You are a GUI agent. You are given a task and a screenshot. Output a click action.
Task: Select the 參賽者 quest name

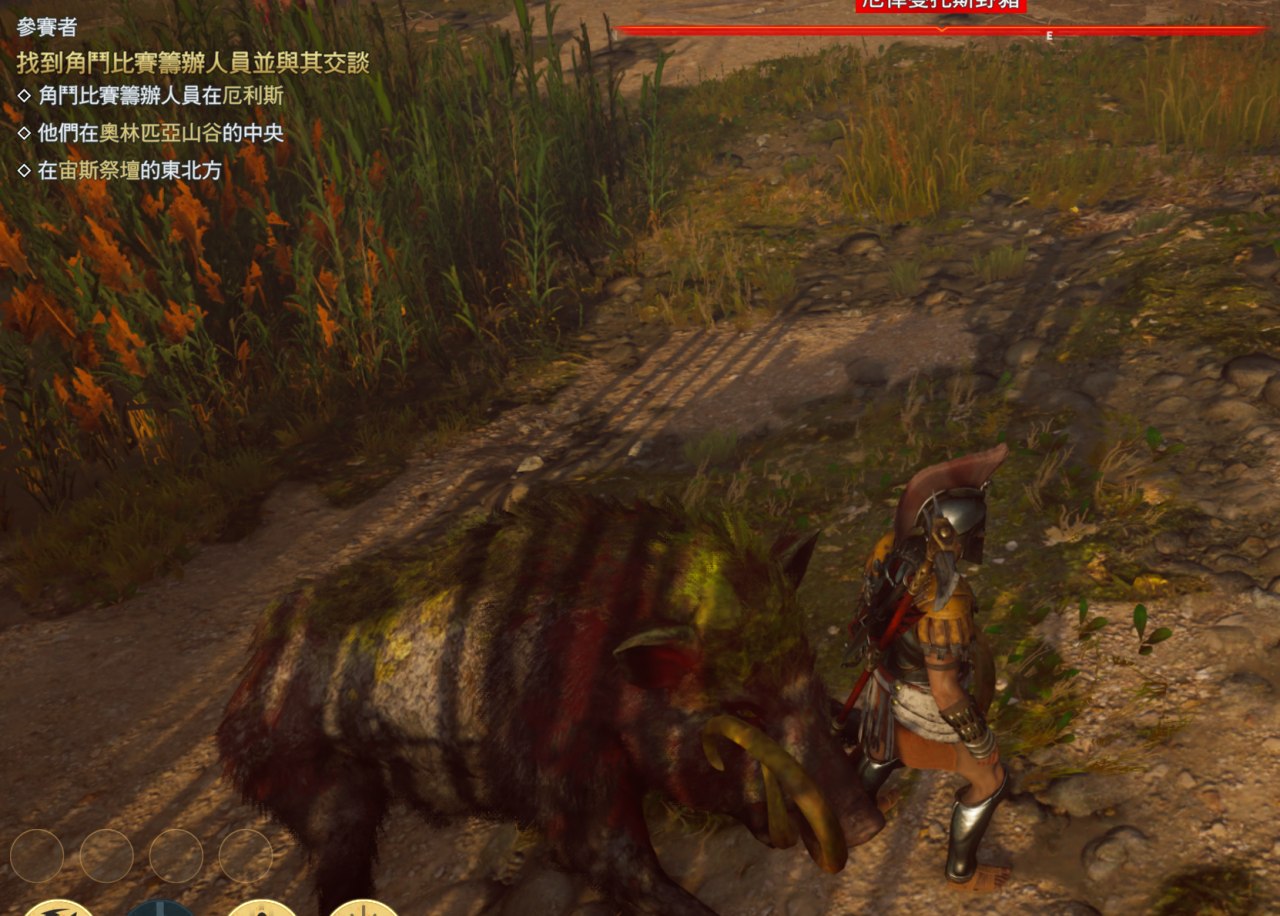click(x=47, y=27)
